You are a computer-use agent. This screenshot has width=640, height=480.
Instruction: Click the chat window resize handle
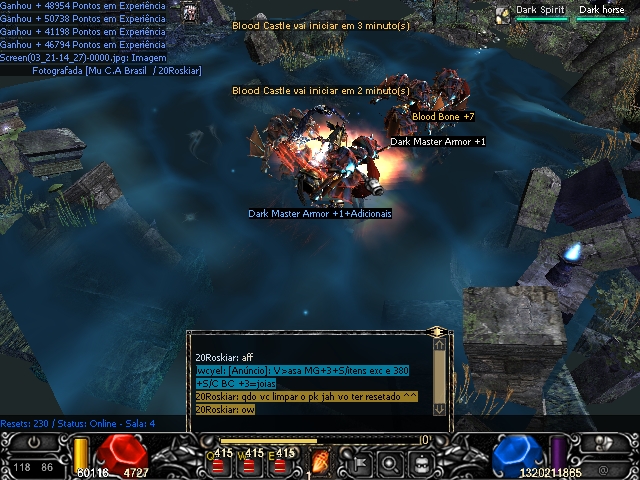point(437,332)
